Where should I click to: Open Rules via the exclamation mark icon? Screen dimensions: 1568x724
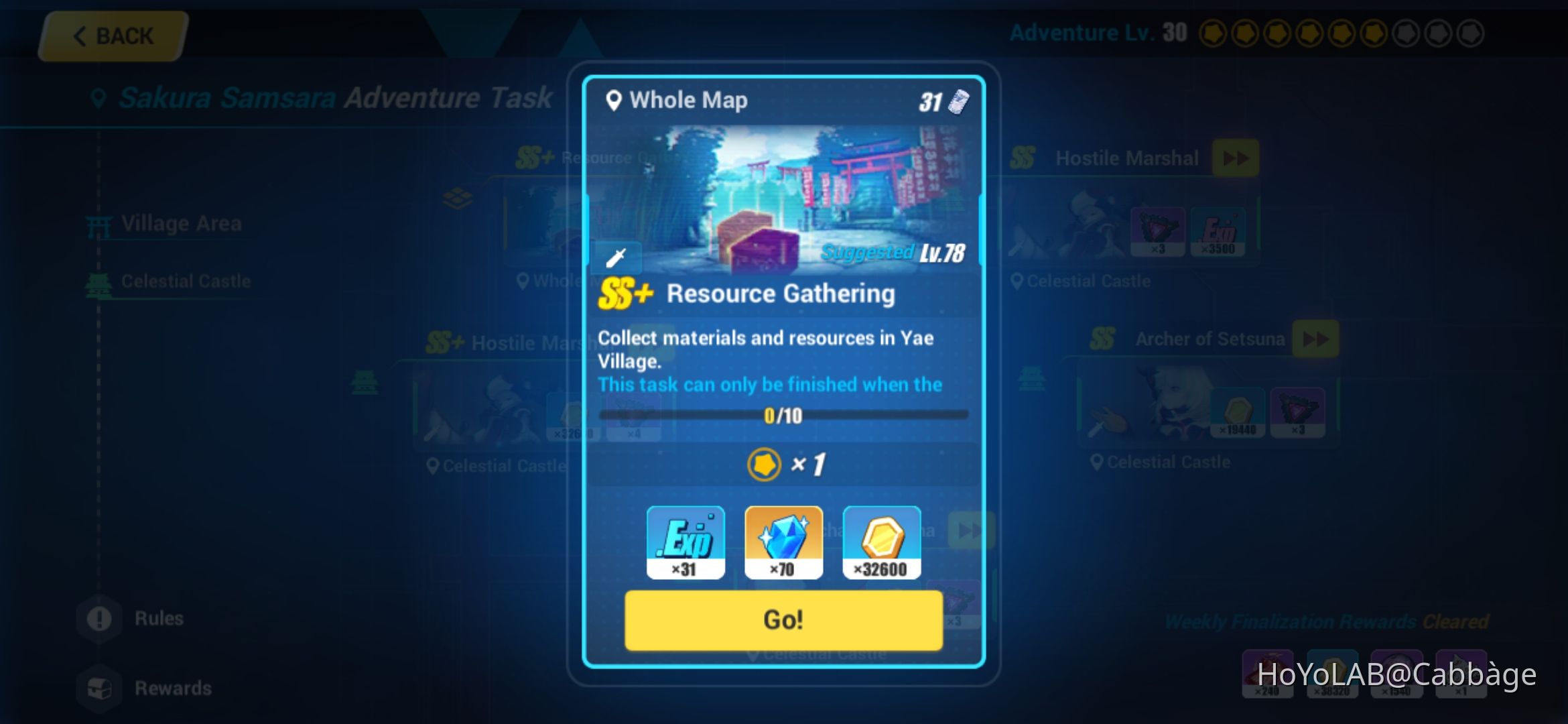(x=99, y=618)
